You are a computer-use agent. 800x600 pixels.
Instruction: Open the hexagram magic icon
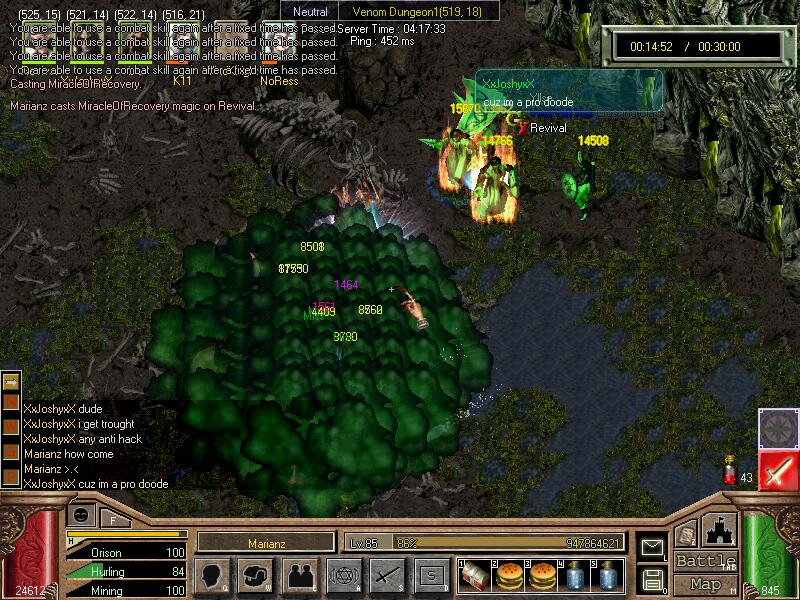coord(342,576)
